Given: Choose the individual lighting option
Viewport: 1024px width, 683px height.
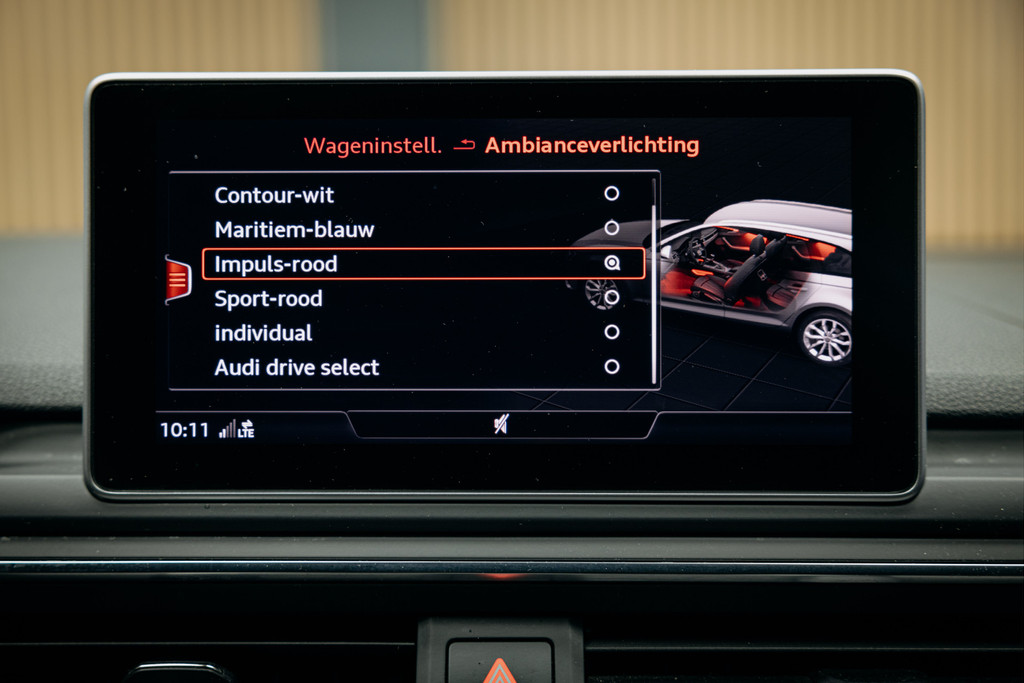Looking at the screenshot, I should [x=263, y=333].
